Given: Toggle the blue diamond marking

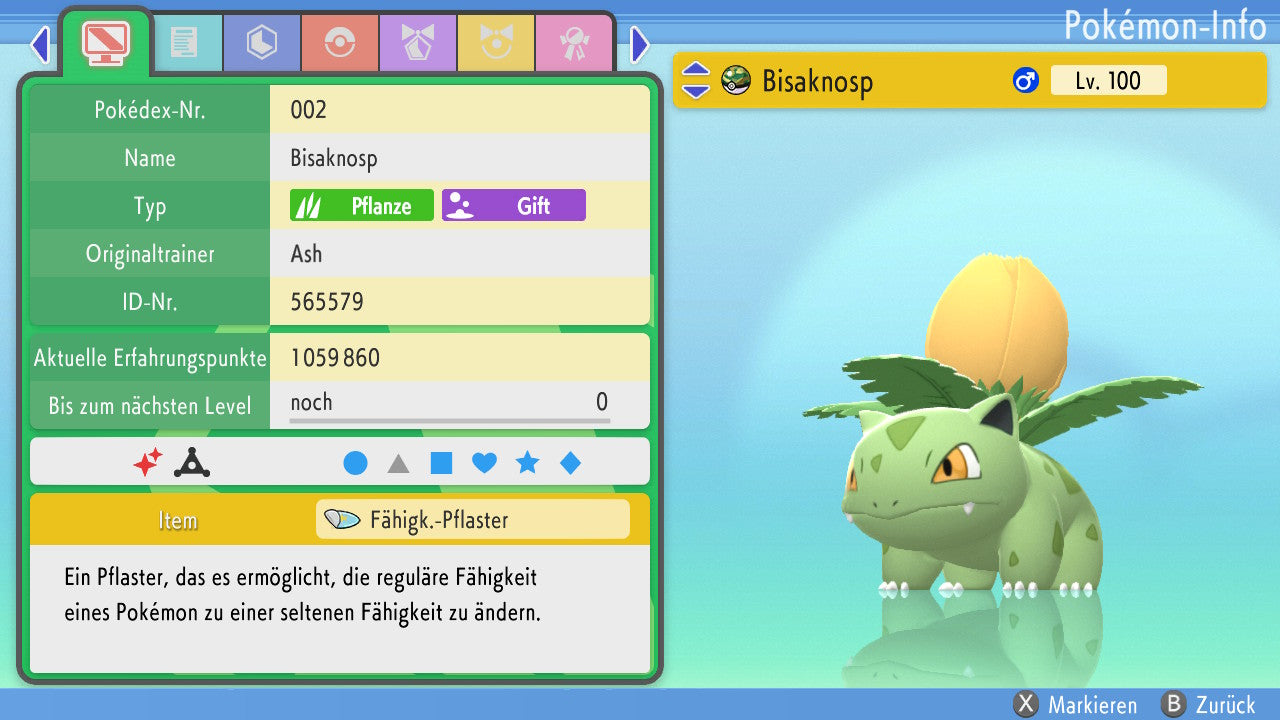Looking at the screenshot, I should click(x=570, y=463).
